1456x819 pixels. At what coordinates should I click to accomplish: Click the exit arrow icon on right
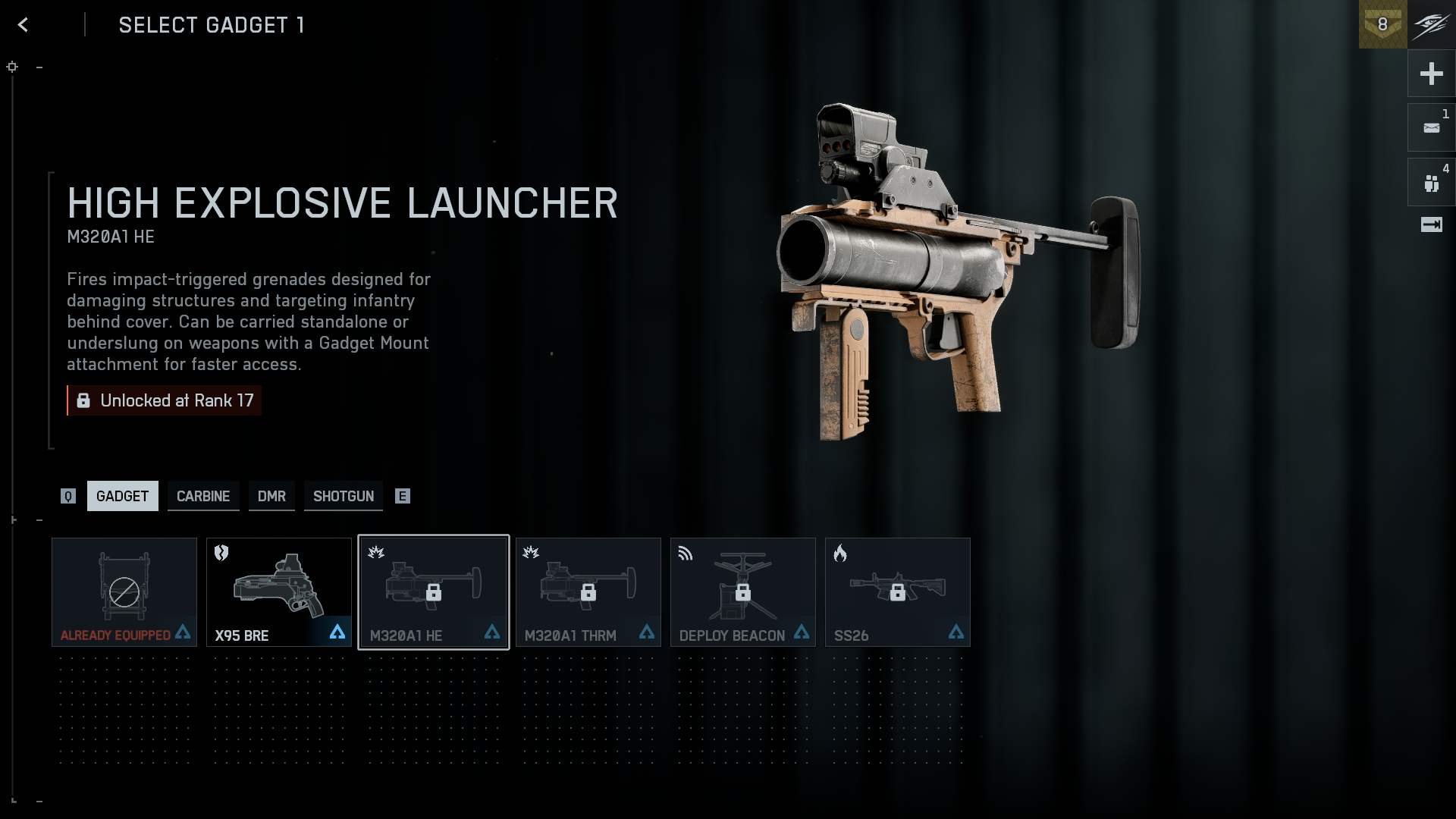(x=1431, y=224)
